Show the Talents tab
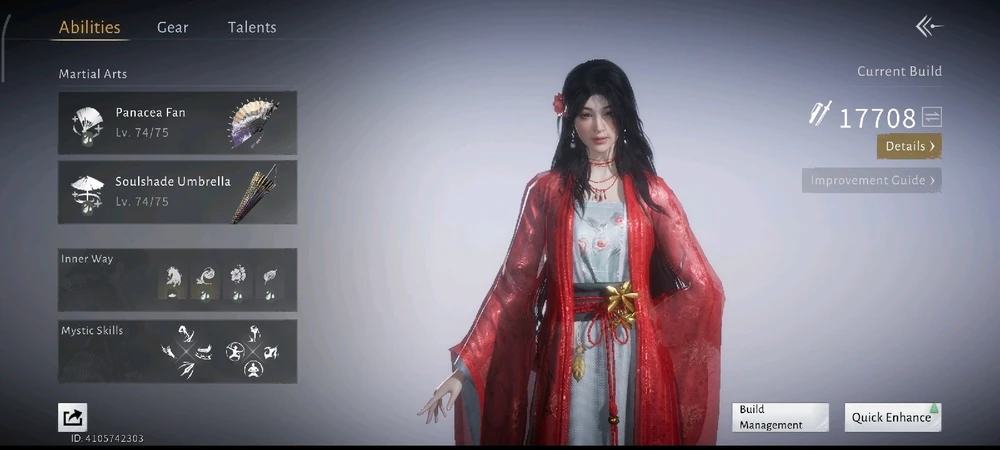Image resolution: width=1000 pixels, height=450 pixels. (x=252, y=28)
